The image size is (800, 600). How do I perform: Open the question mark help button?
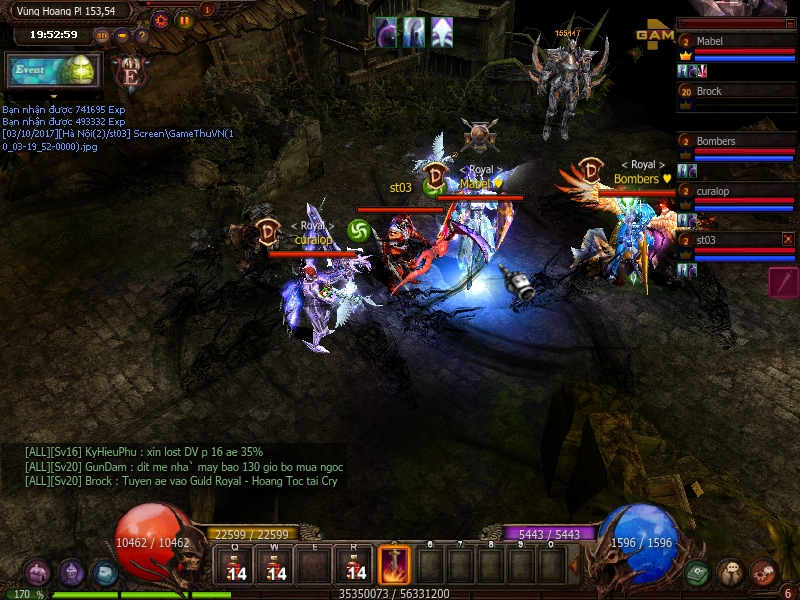[x=142, y=36]
